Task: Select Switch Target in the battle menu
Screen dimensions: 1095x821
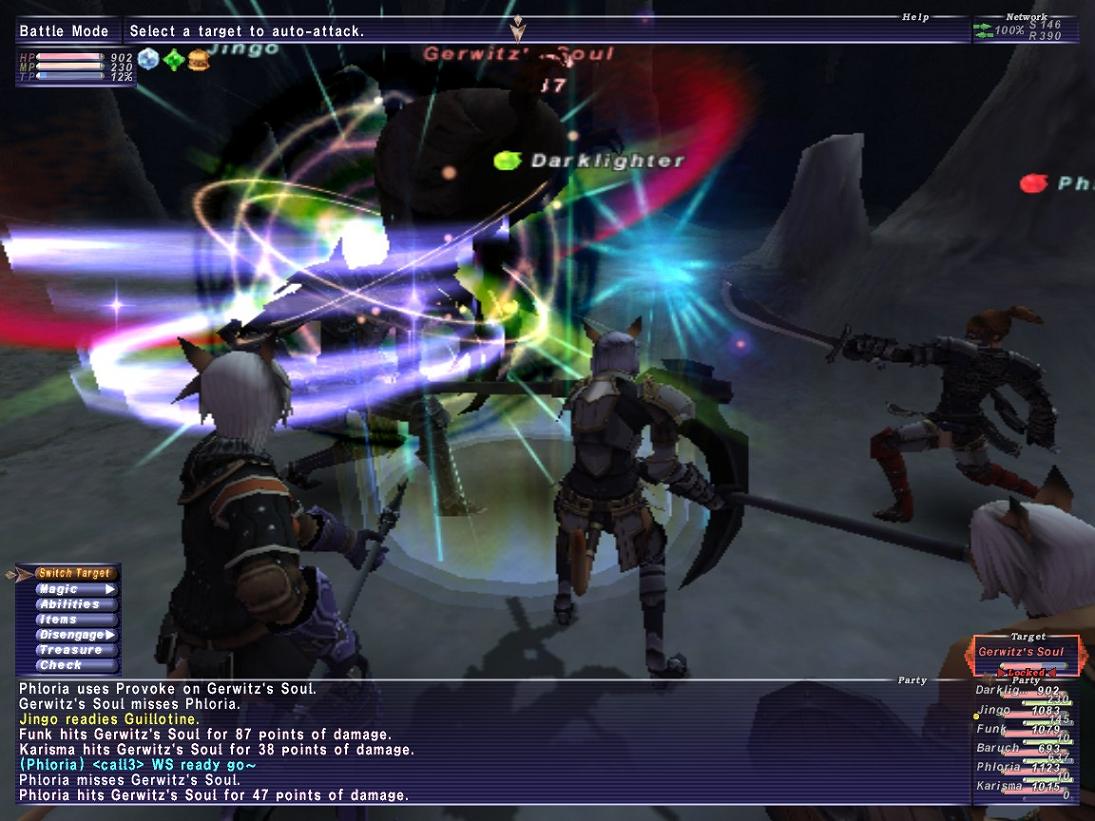Action: [x=74, y=574]
